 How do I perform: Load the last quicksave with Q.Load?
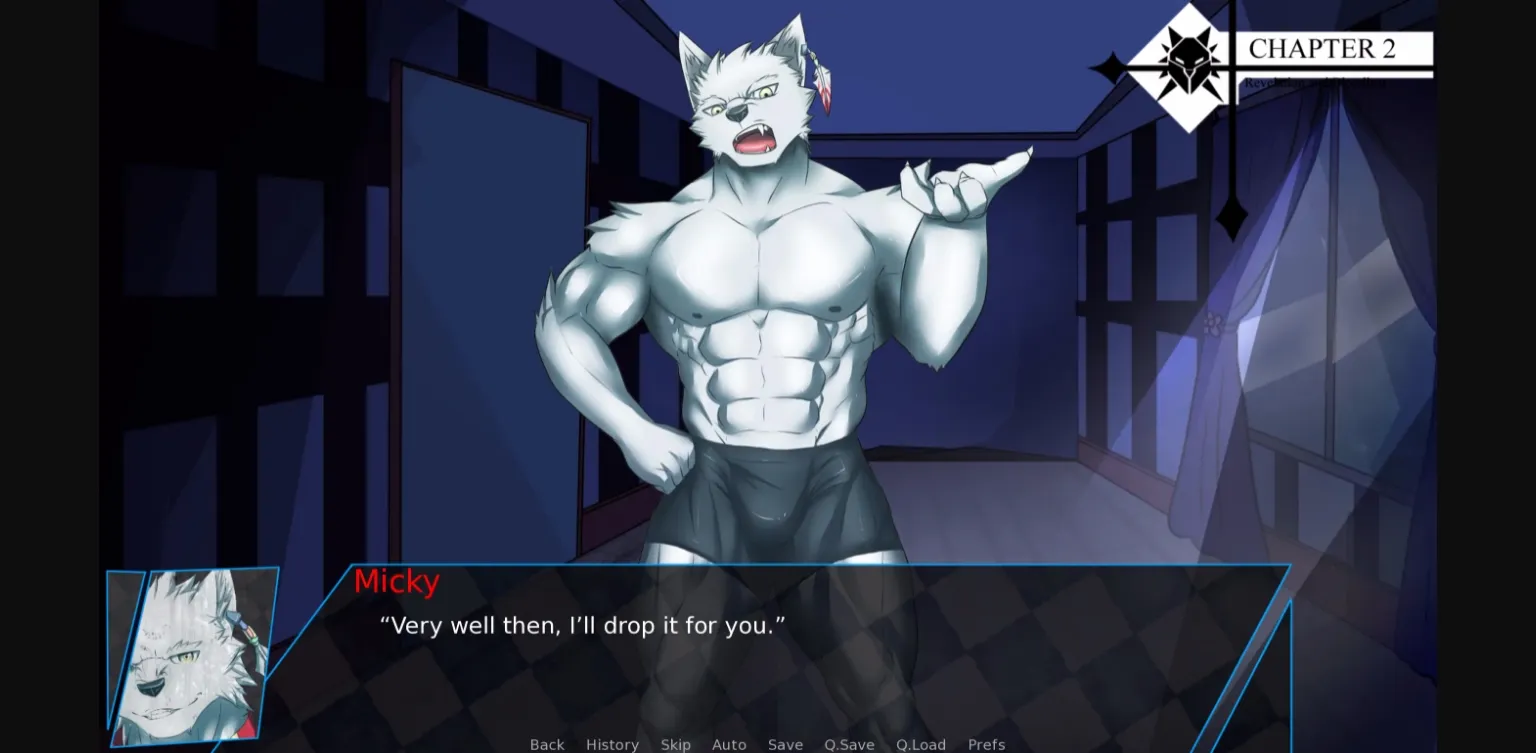(x=920, y=744)
